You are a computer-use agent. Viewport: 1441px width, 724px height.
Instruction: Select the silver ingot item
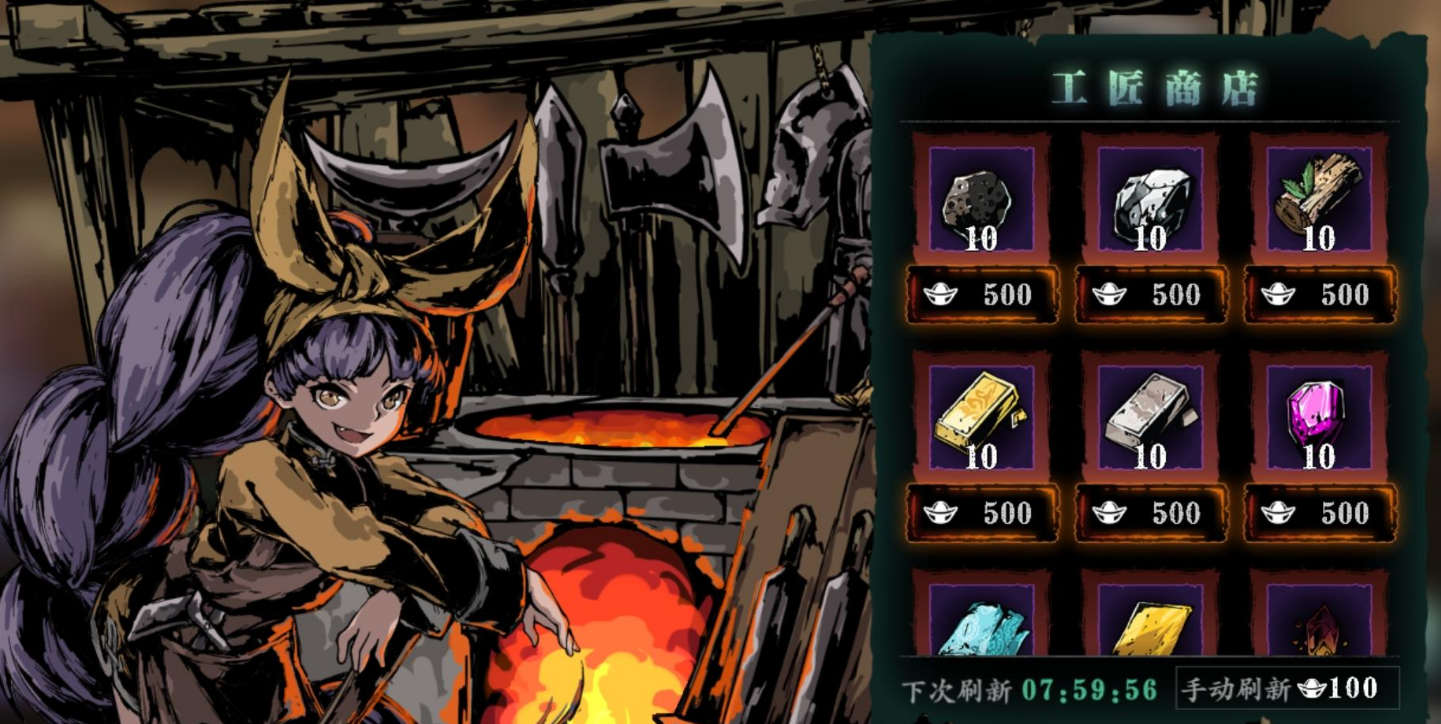point(1150,418)
